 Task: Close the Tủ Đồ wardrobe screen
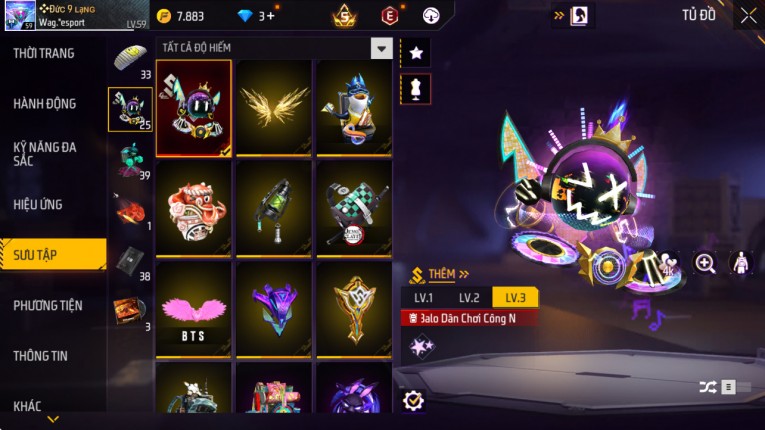748,16
